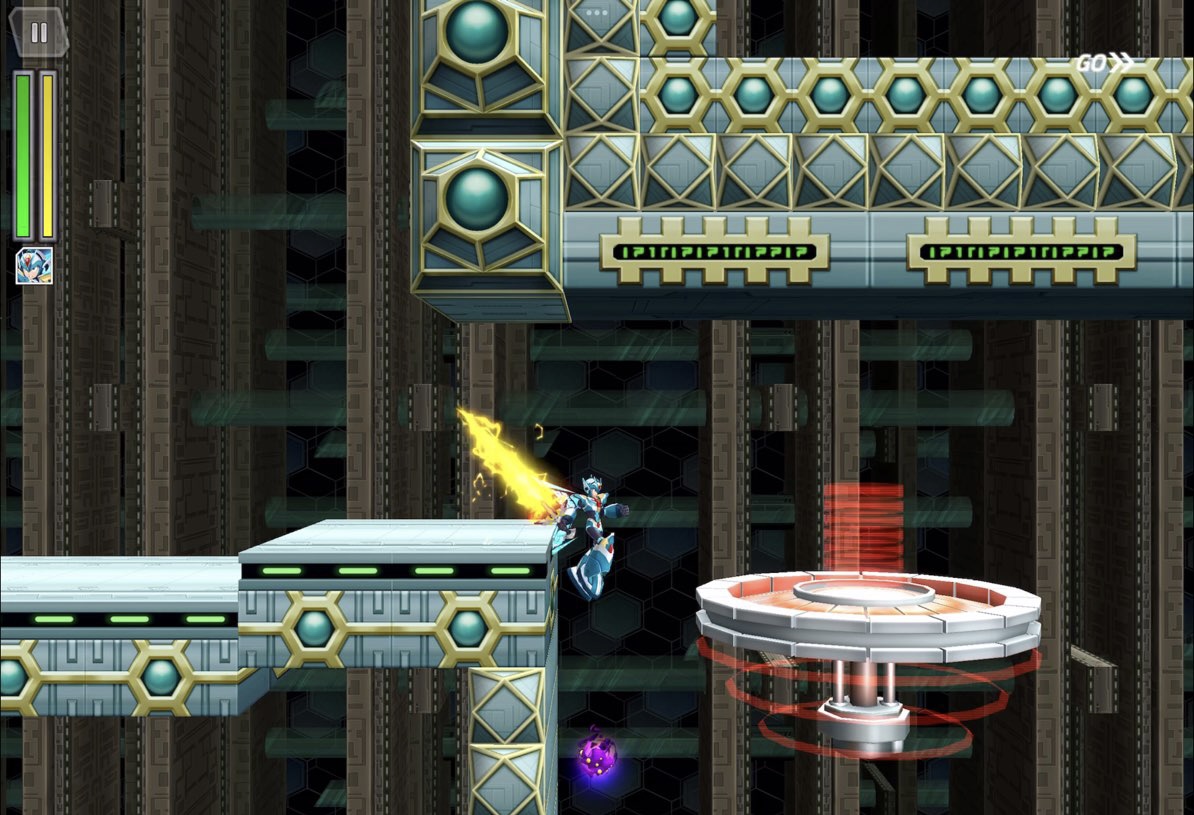
Task: Tap the character portrait icon
Action: tap(34, 265)
